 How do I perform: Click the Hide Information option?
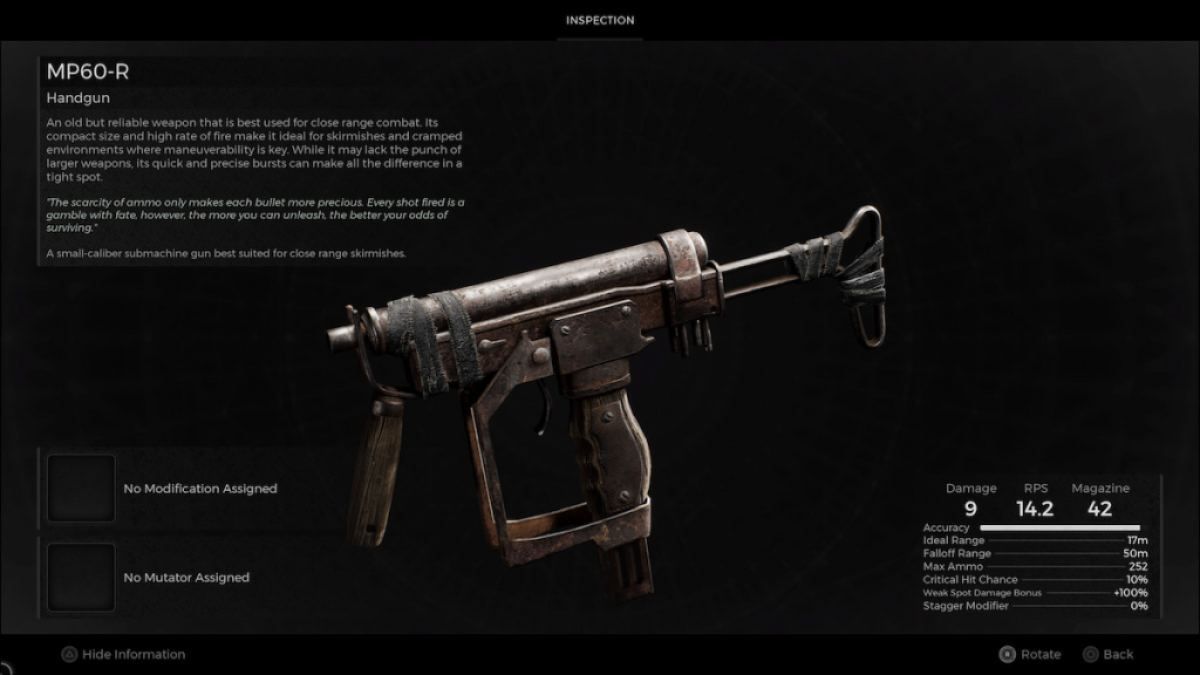(124, 654)
